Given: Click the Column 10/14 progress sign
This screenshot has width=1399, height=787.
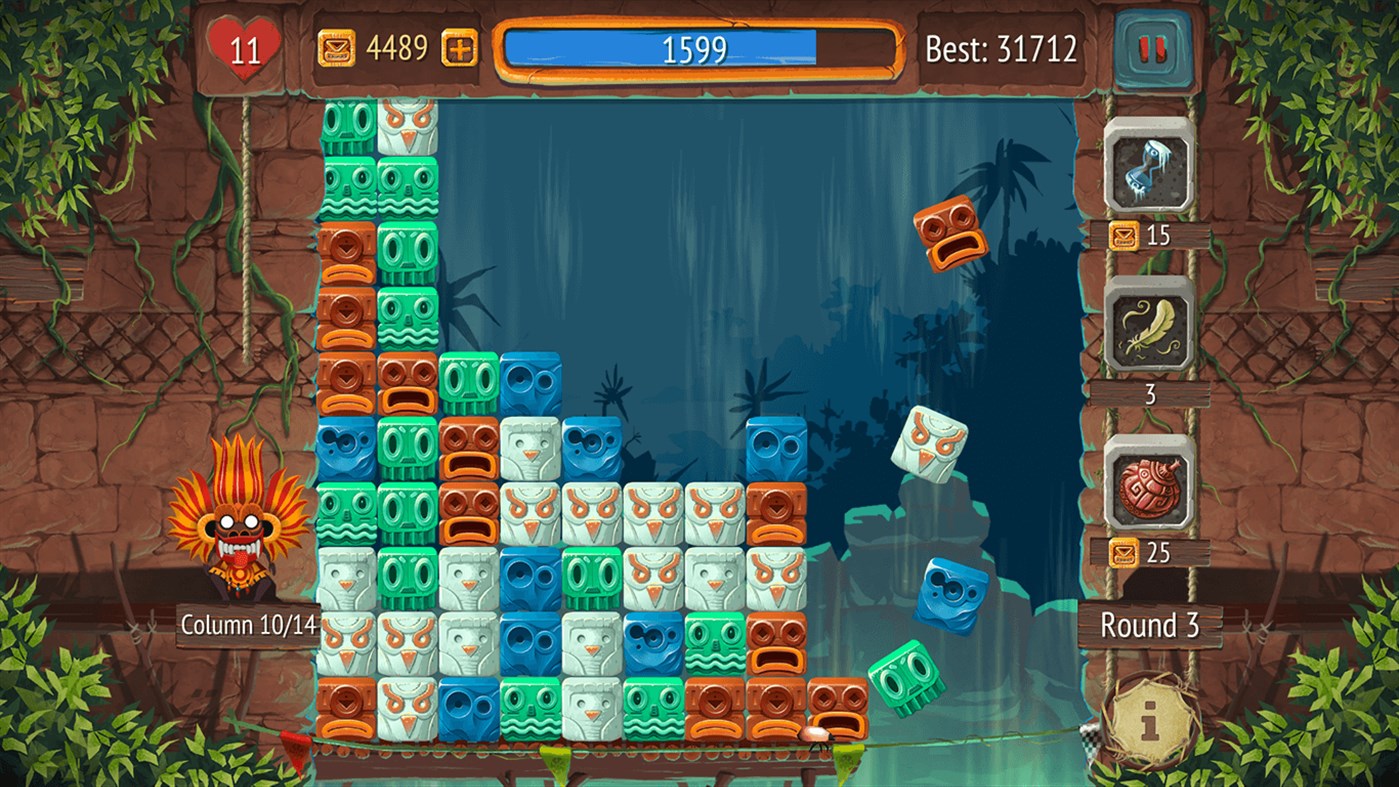Looking at the screenshot, I should coord(248,625).
